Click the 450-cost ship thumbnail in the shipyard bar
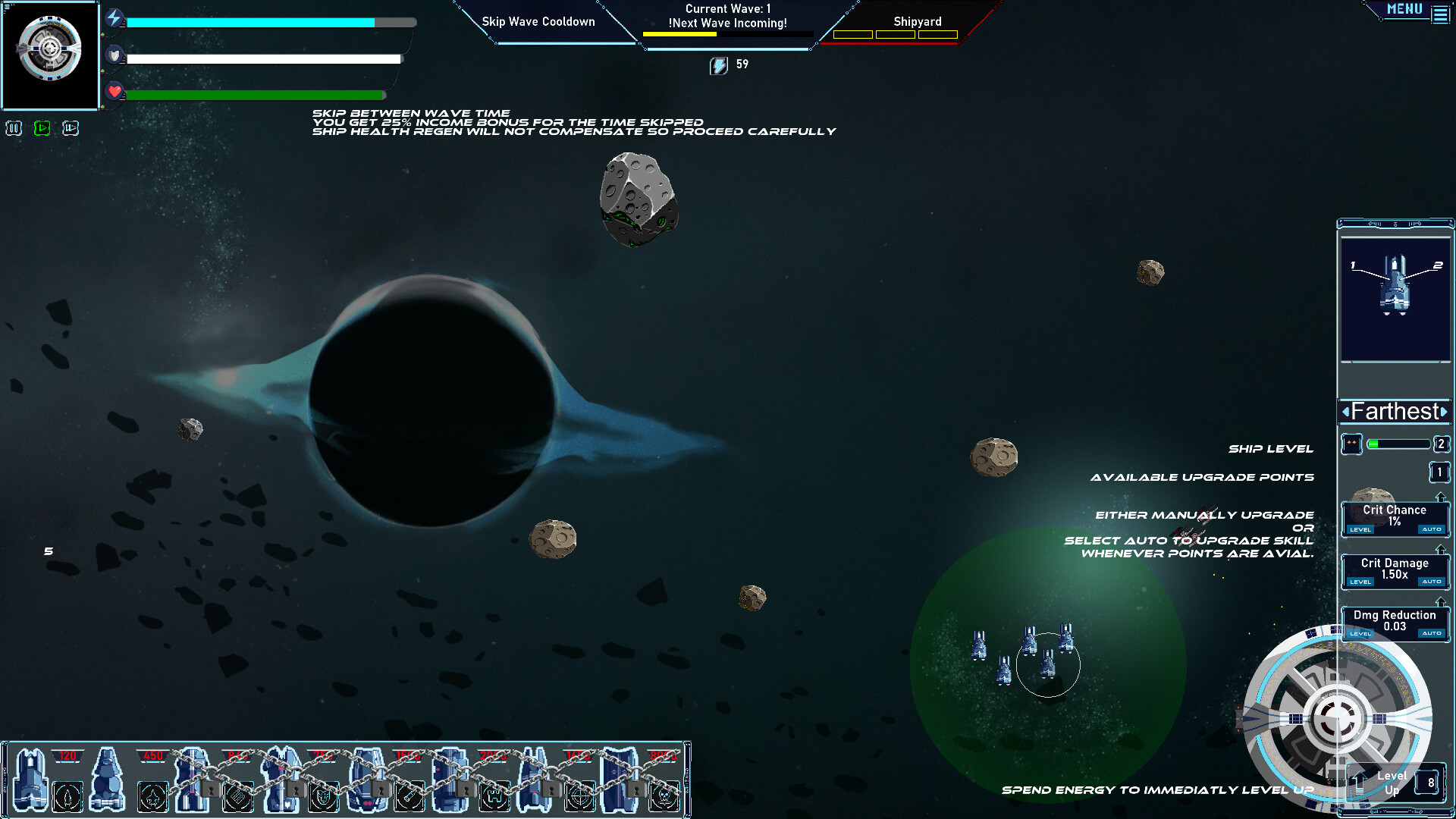This screenshot has width=1456, height=819. point(106,777)
